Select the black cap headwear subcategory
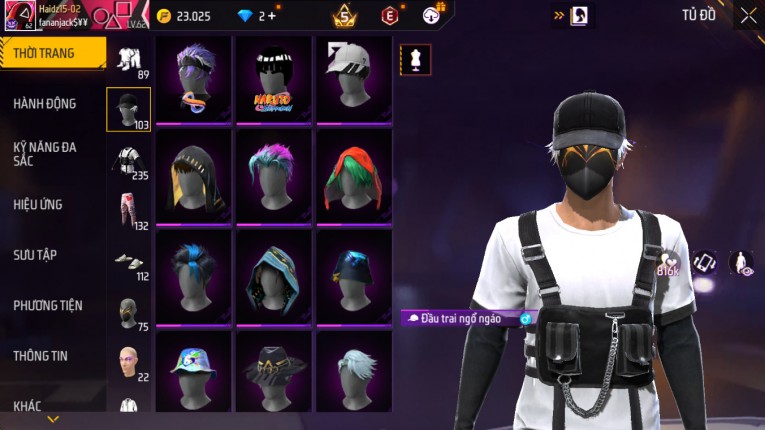765x430 pixels. tap(128, 108)
